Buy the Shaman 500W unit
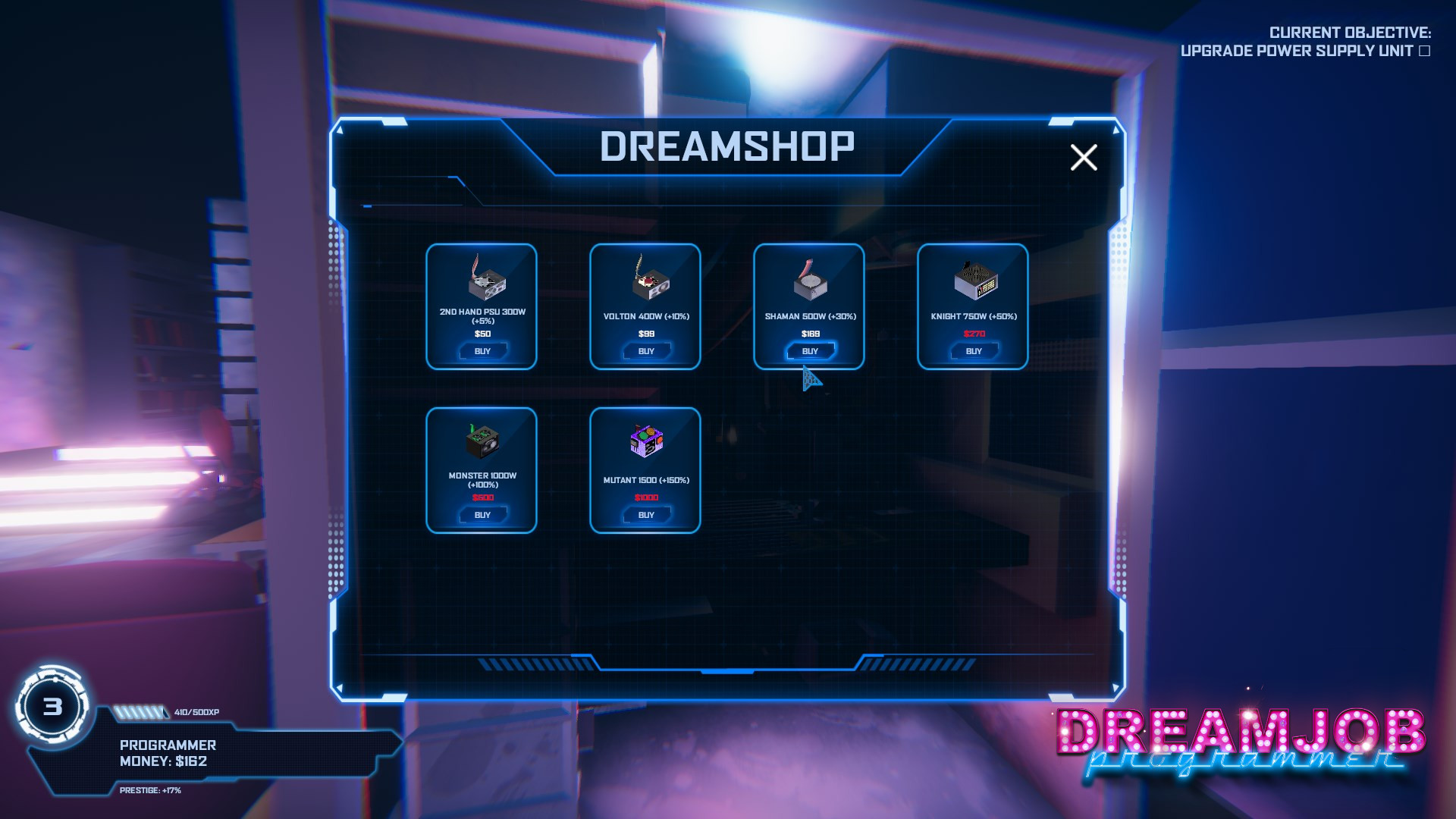The width and height of the screenshot is (1456, 819). [809, 350]
